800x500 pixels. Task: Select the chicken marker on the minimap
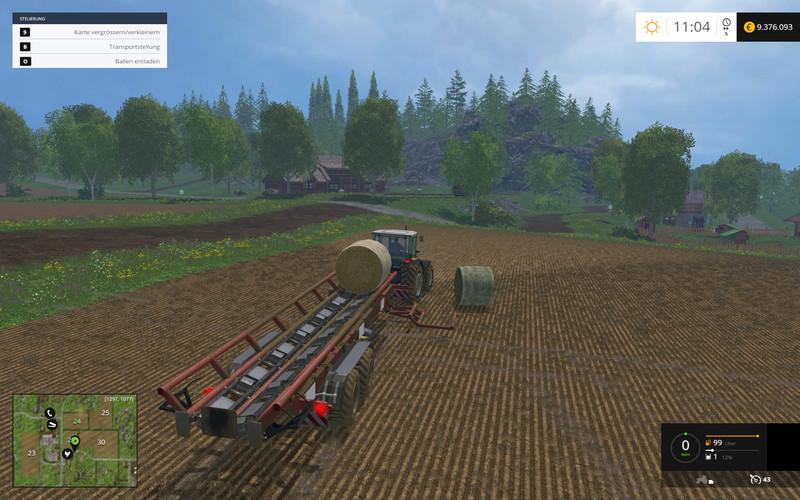(68, 453)
